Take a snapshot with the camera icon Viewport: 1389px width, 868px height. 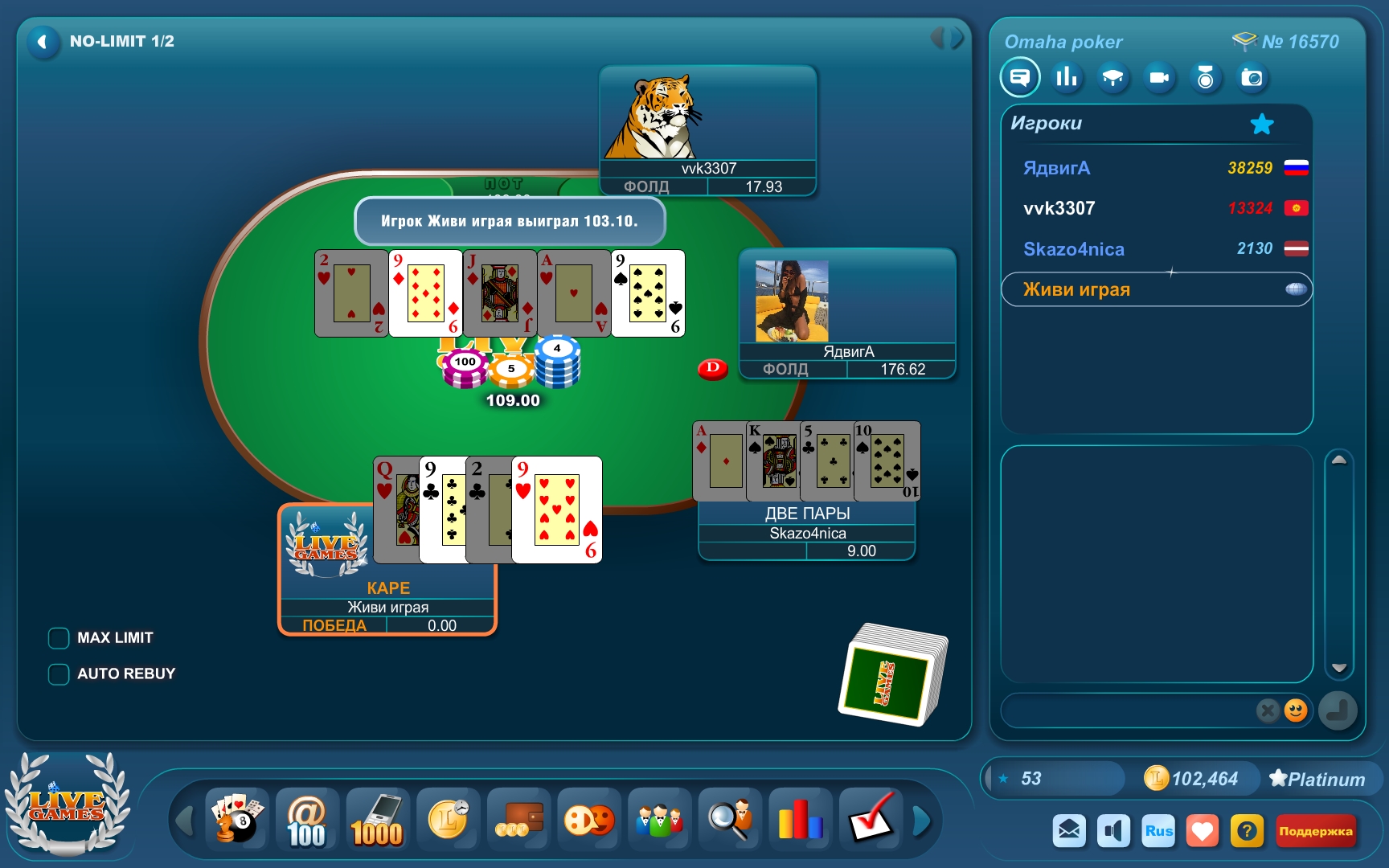coord(1252,78)
